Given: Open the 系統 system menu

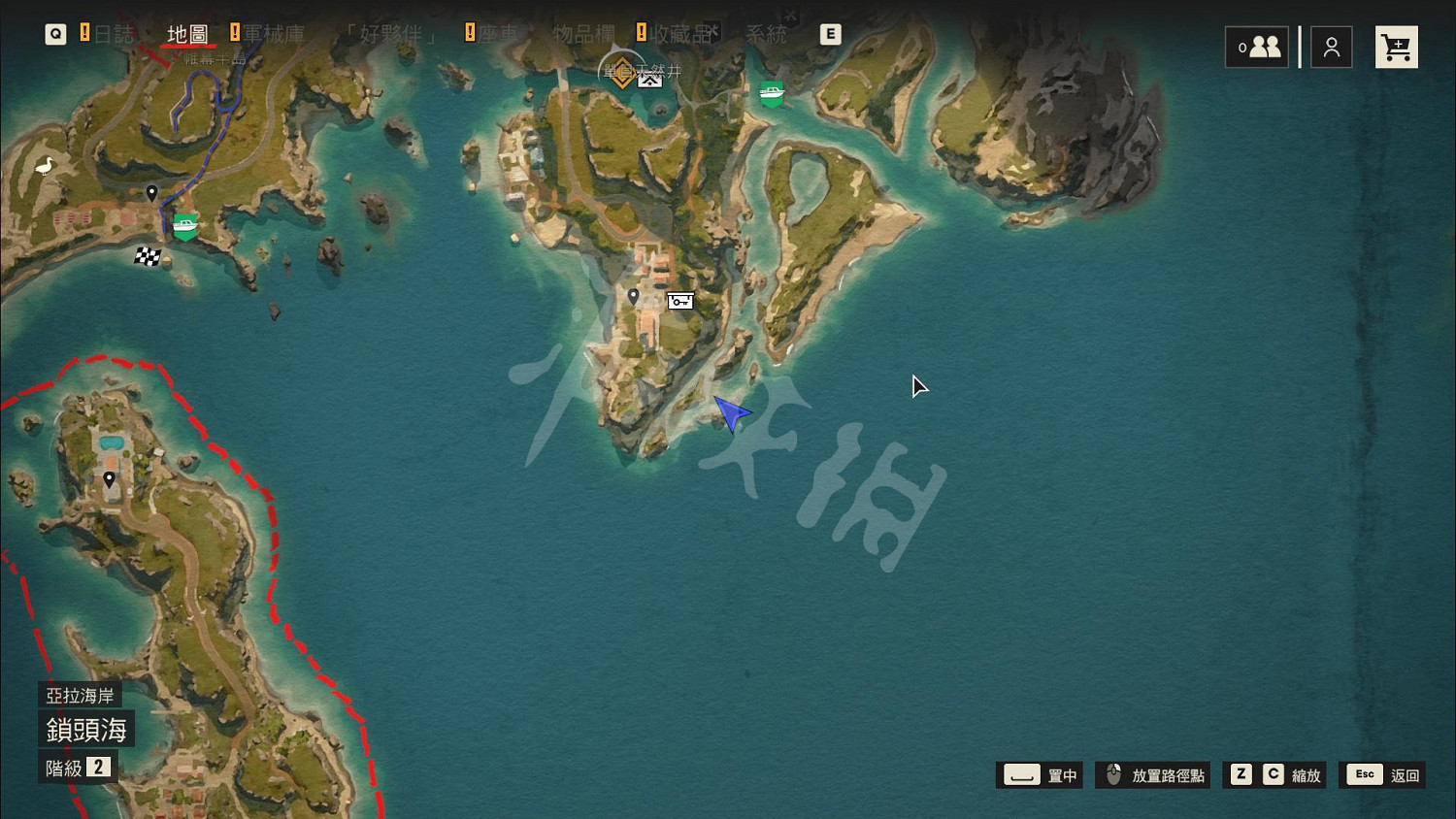Looking at the screenshot, I should (766, 33).
